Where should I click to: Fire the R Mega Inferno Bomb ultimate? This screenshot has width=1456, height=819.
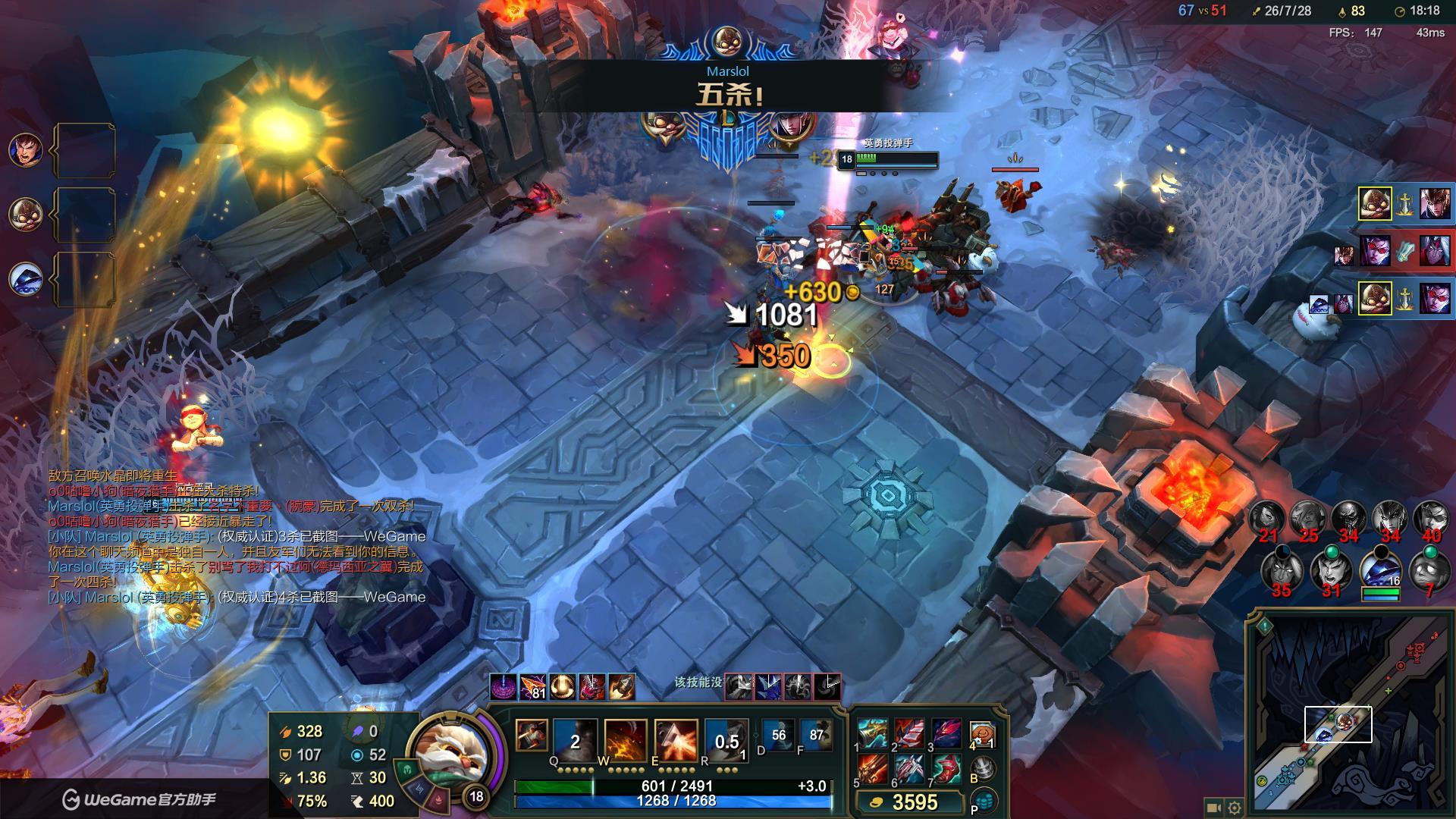(726, 739)
